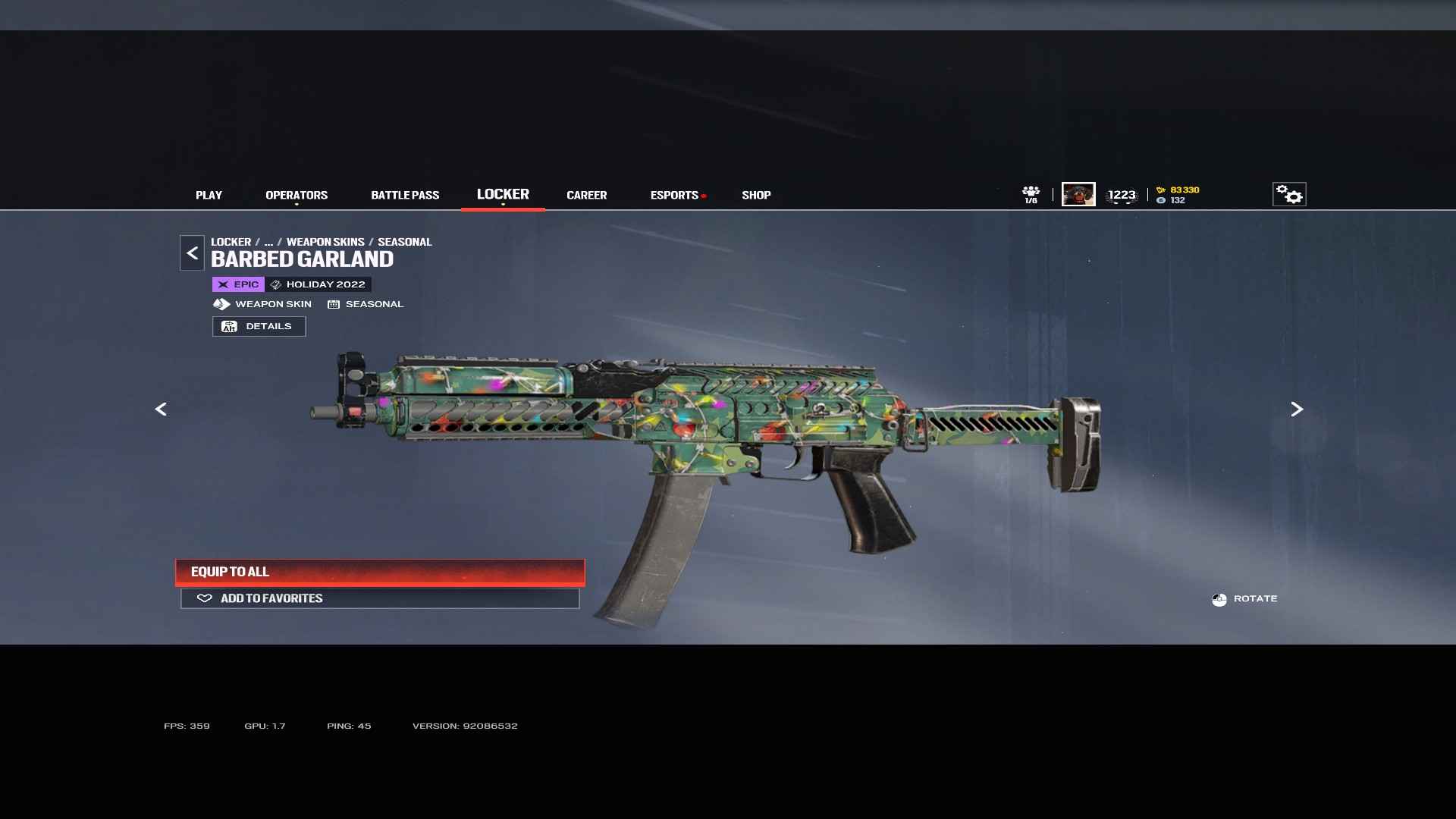Open the Career tab
1456x819 pixels.
click(x=586, y=195)
